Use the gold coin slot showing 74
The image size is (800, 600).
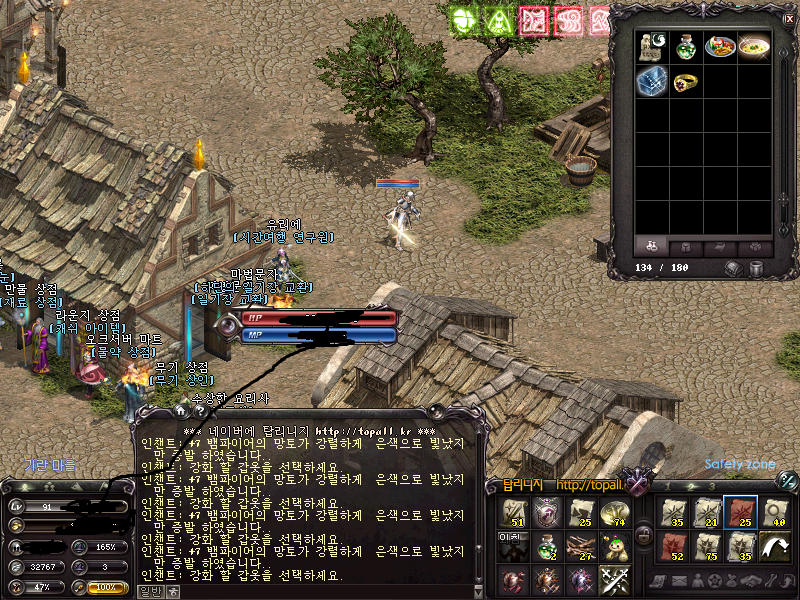pyautogui.click(x=613, y=513)
